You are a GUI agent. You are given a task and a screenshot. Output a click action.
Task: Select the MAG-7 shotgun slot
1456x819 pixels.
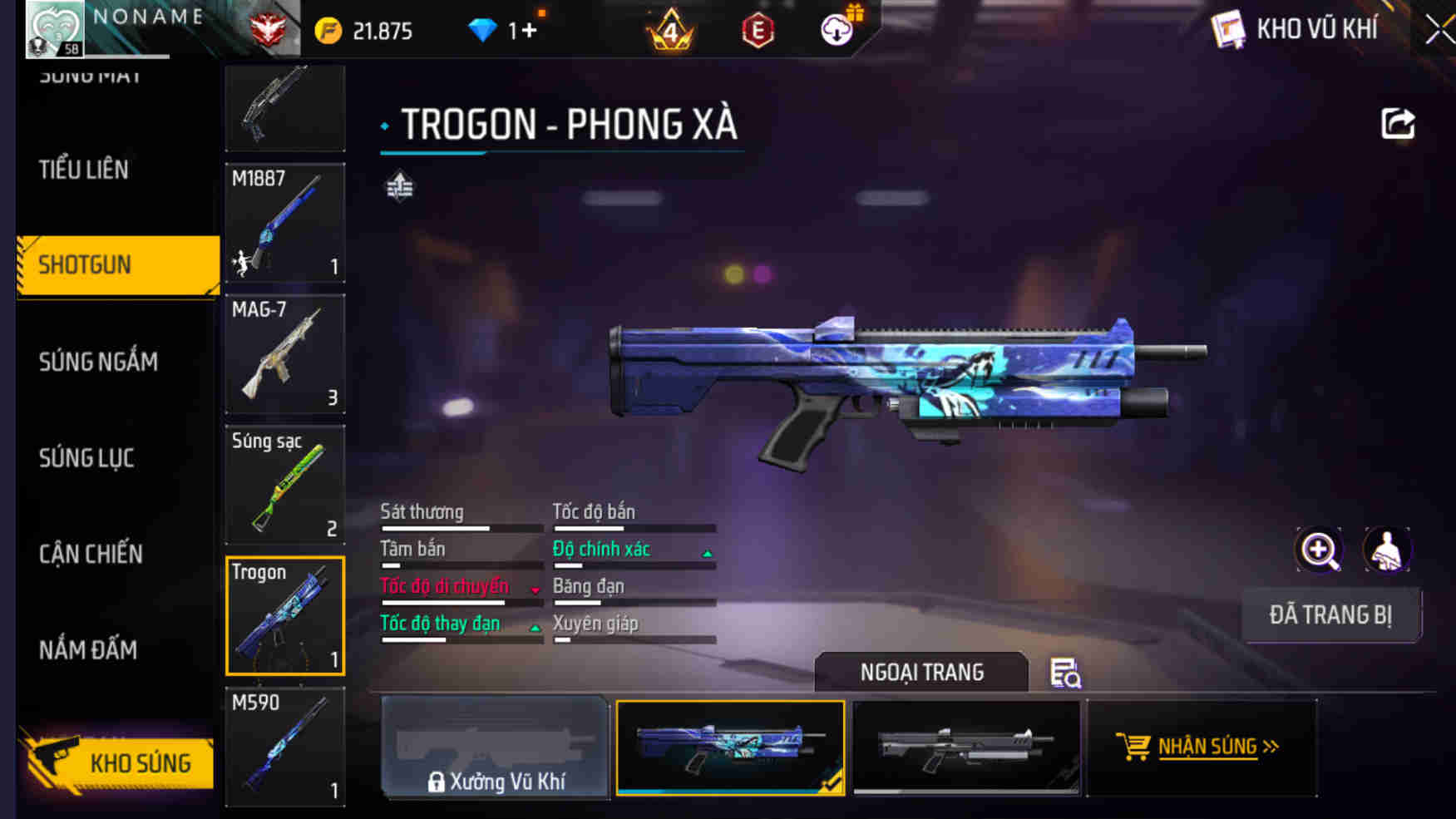[285, 353]
